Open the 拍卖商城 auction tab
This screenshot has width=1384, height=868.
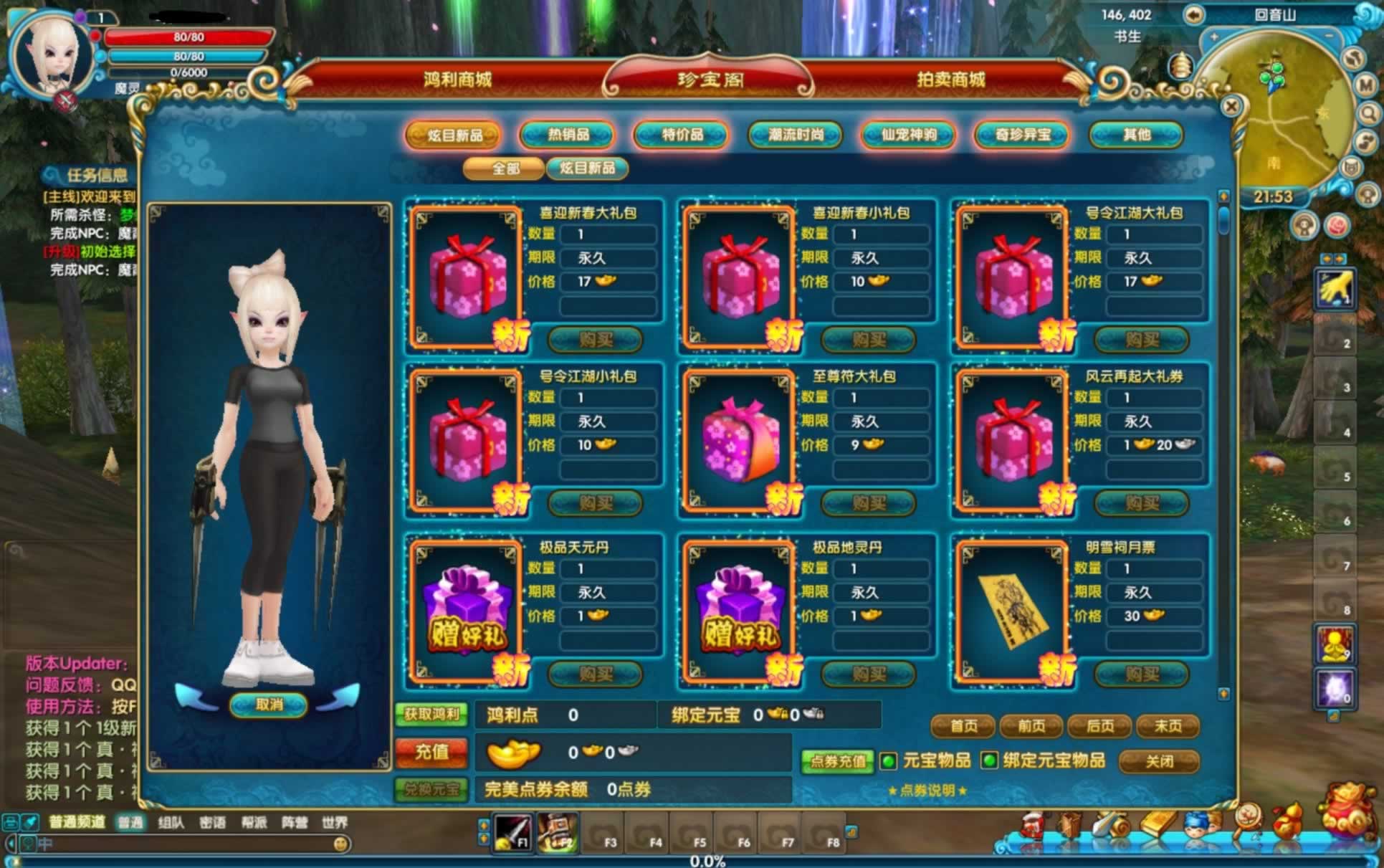click(950, 80)
